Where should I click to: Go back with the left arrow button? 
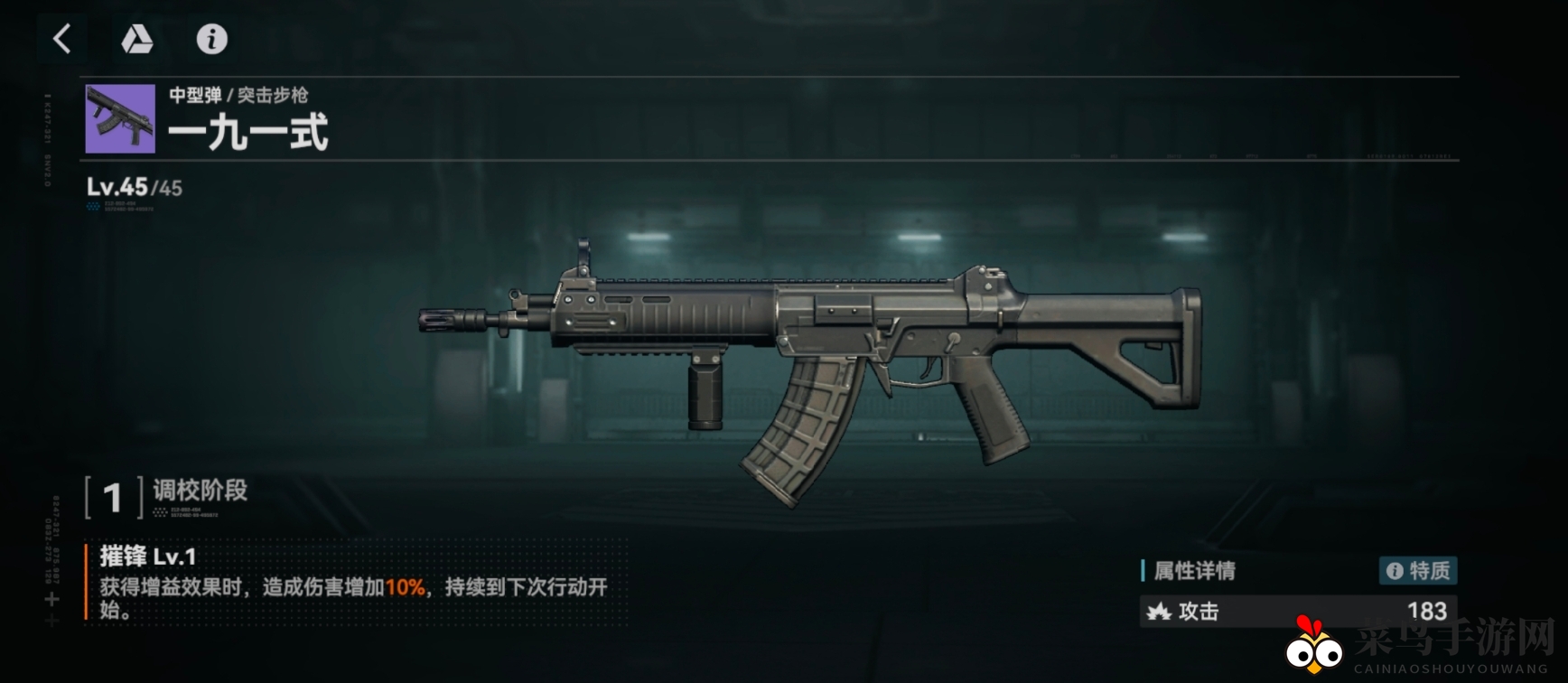click(x=62, y=39)
